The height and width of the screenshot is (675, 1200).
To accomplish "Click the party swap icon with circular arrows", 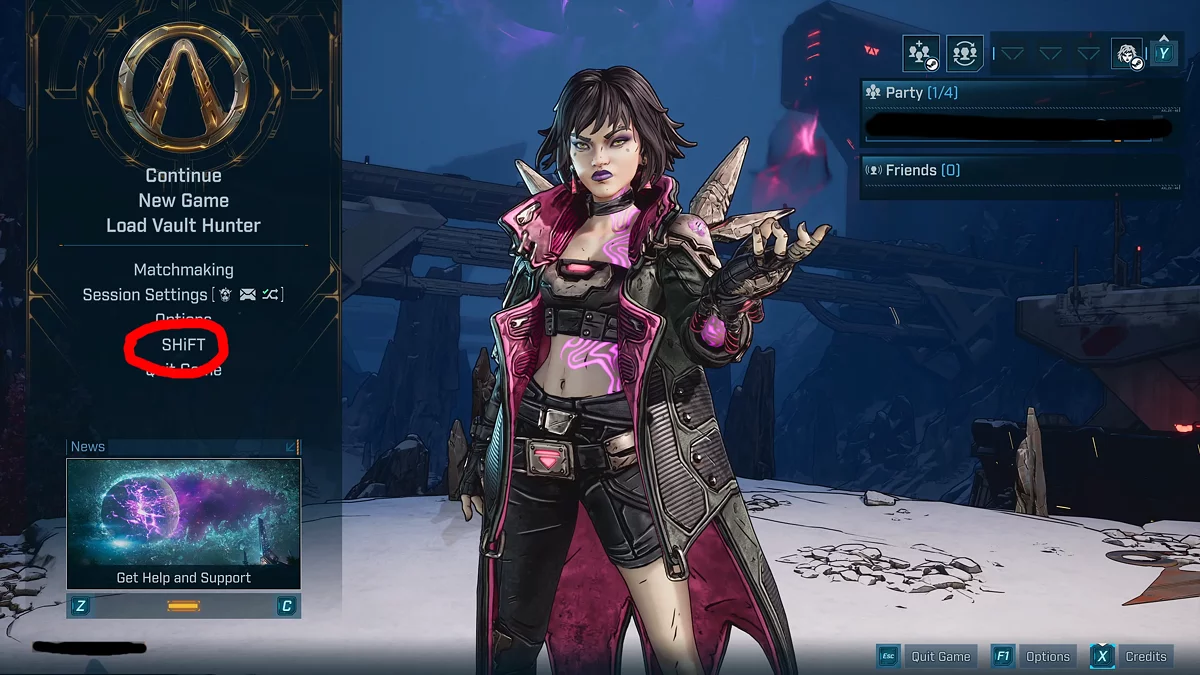I will (964, 53).
